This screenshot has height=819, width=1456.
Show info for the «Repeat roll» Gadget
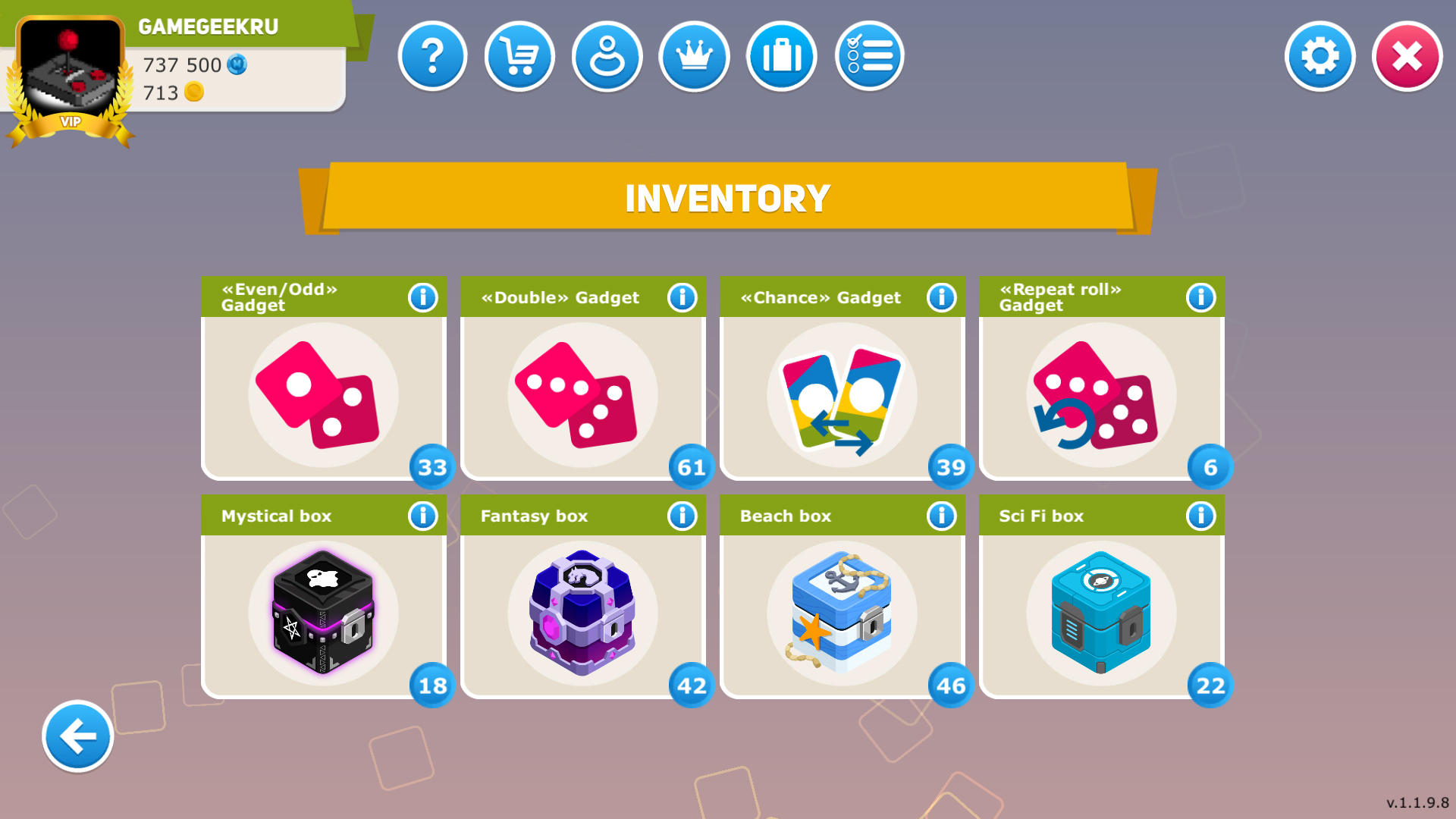[1200, 297]
